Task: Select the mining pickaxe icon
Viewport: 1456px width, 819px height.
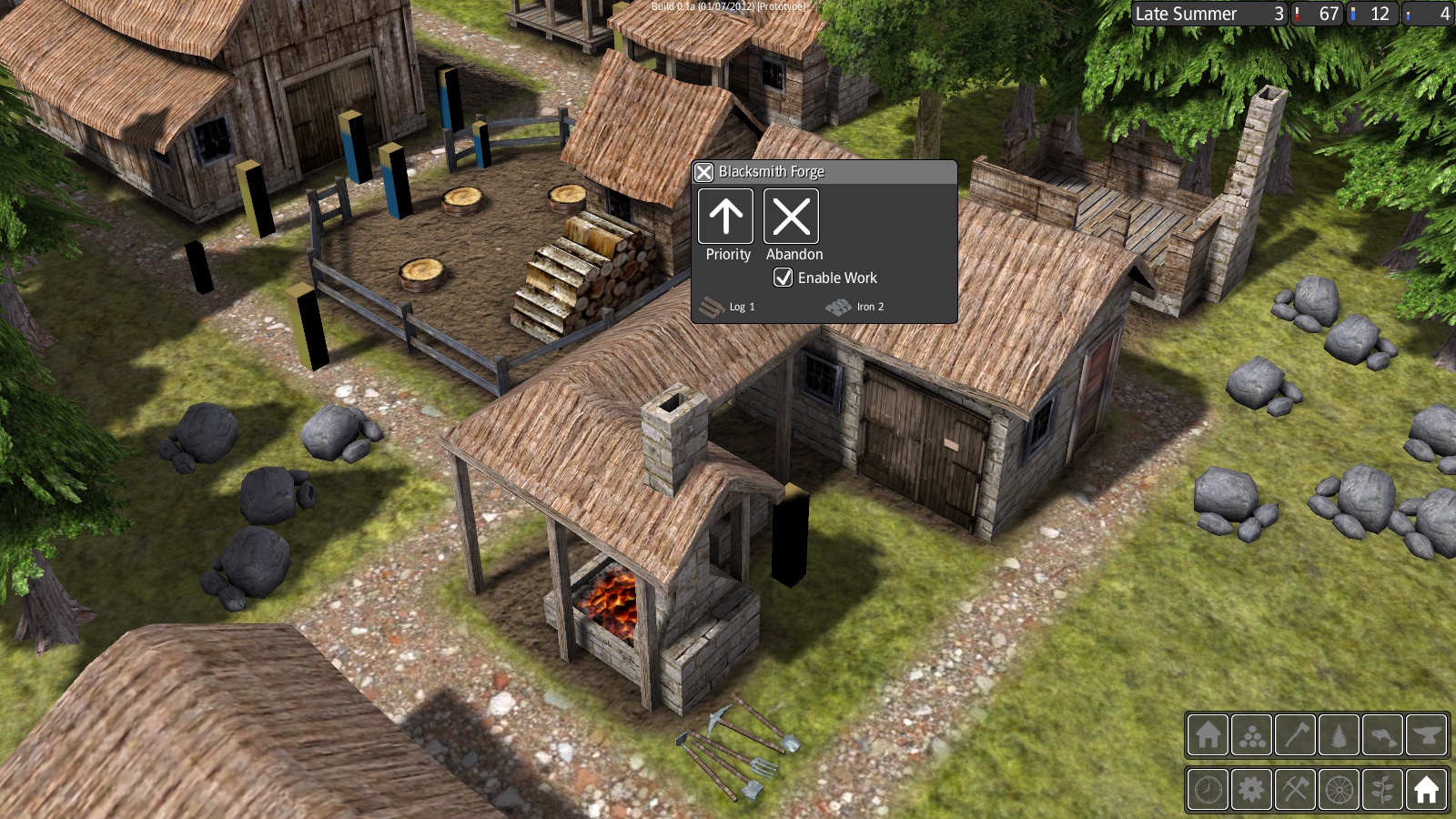Action: coord(1295,790)
